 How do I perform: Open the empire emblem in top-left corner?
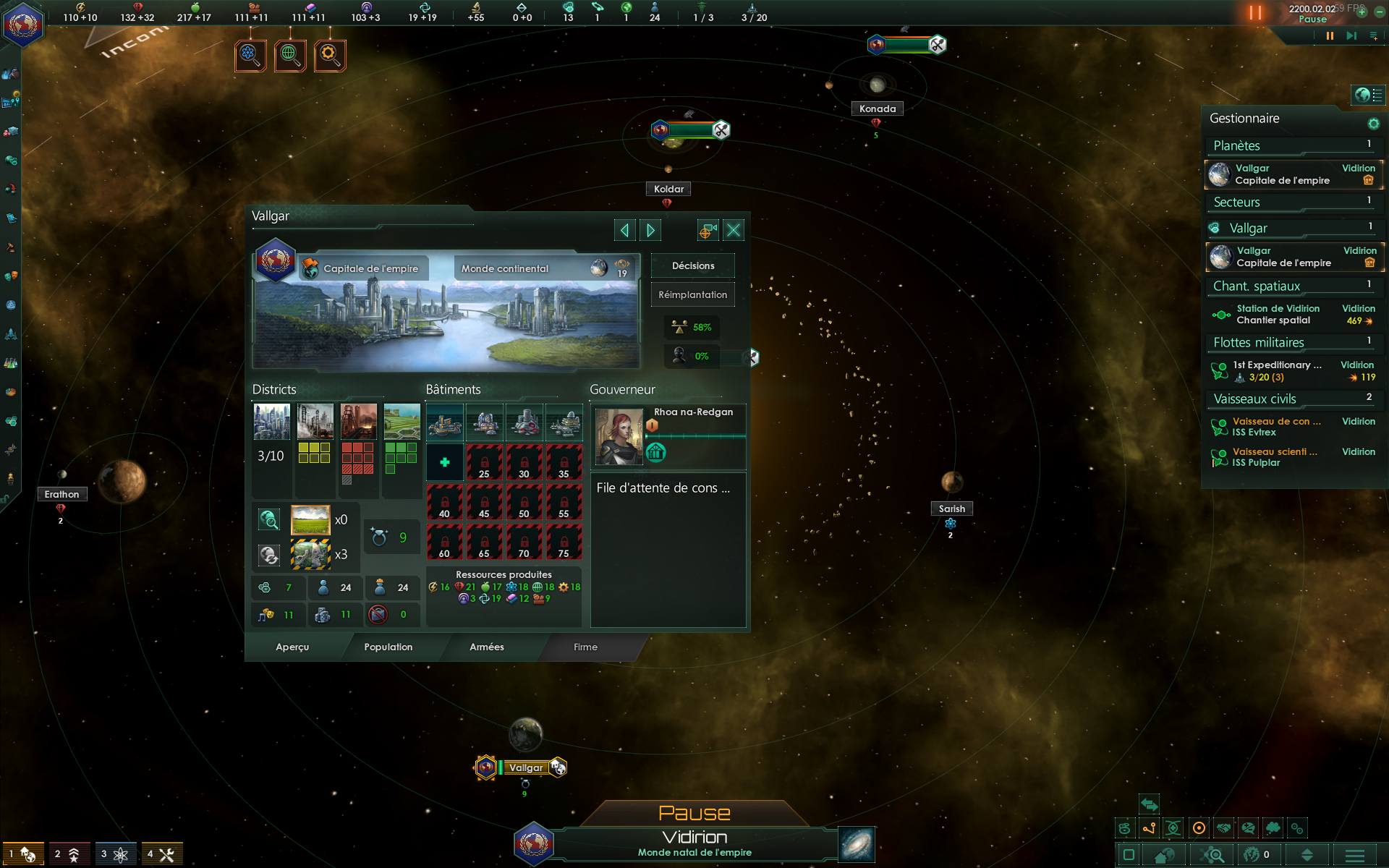23,23
